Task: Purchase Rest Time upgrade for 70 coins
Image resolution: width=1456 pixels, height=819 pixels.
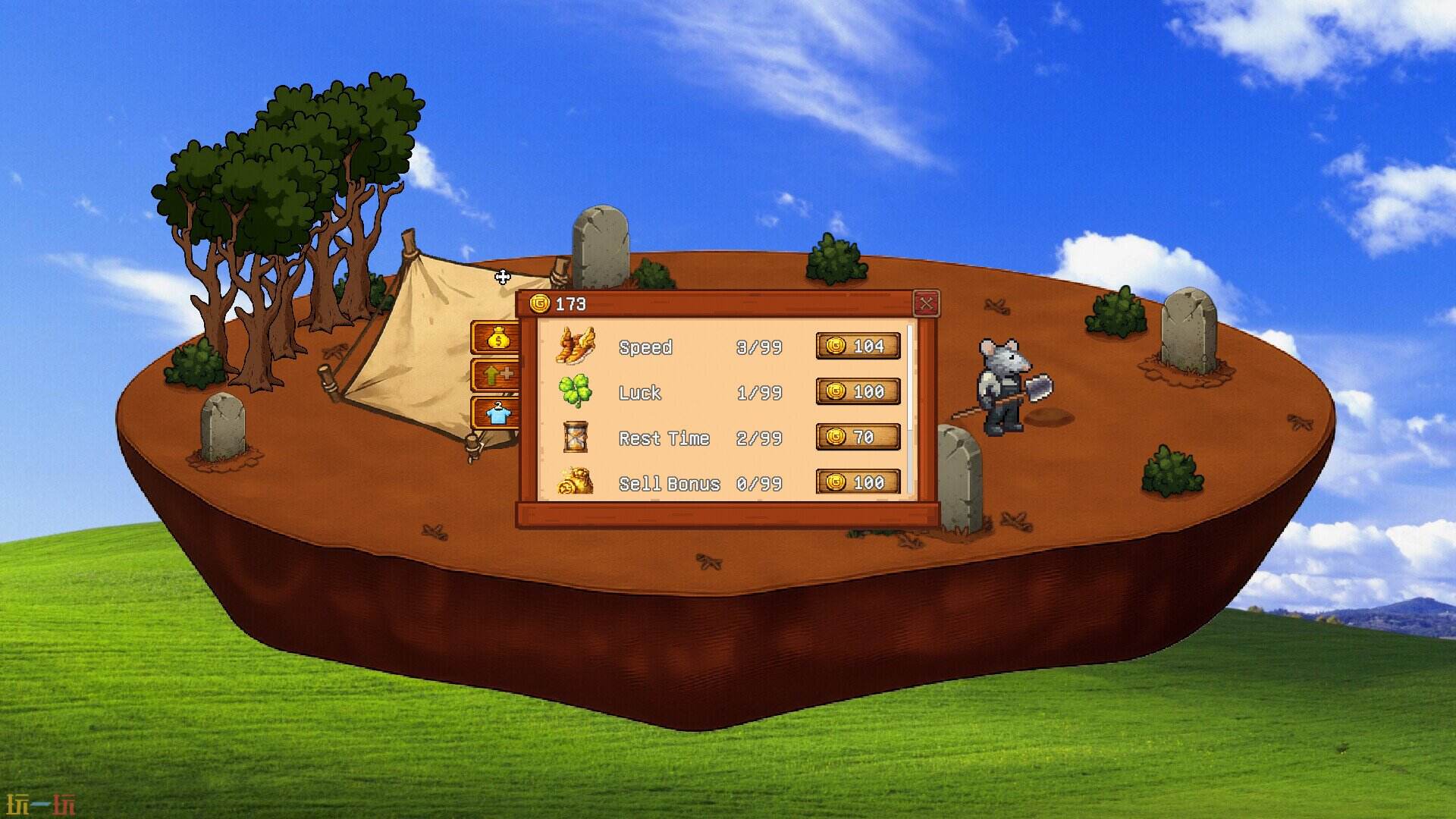Action: pos(858,438)
